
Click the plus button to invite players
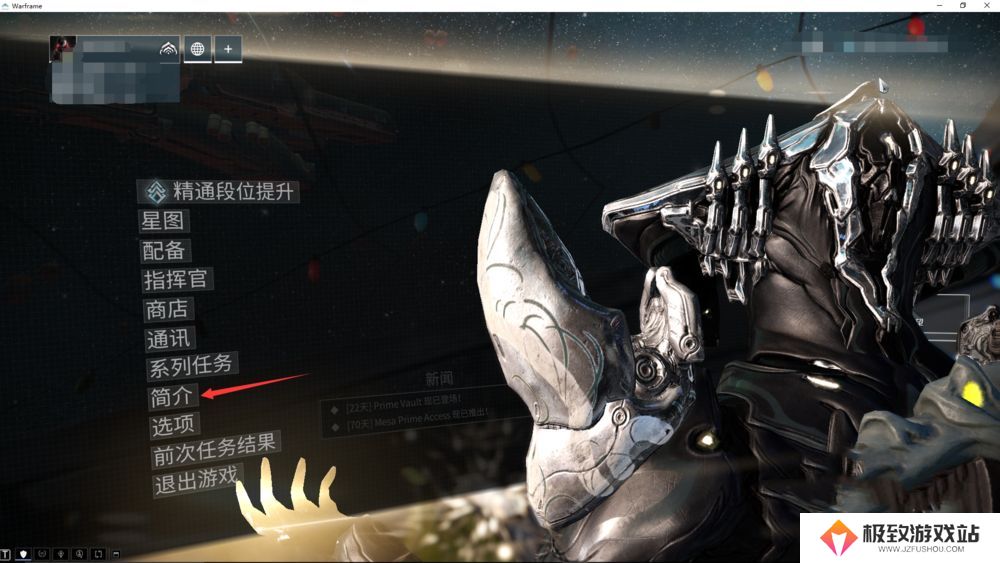click(x=228, y=49)
